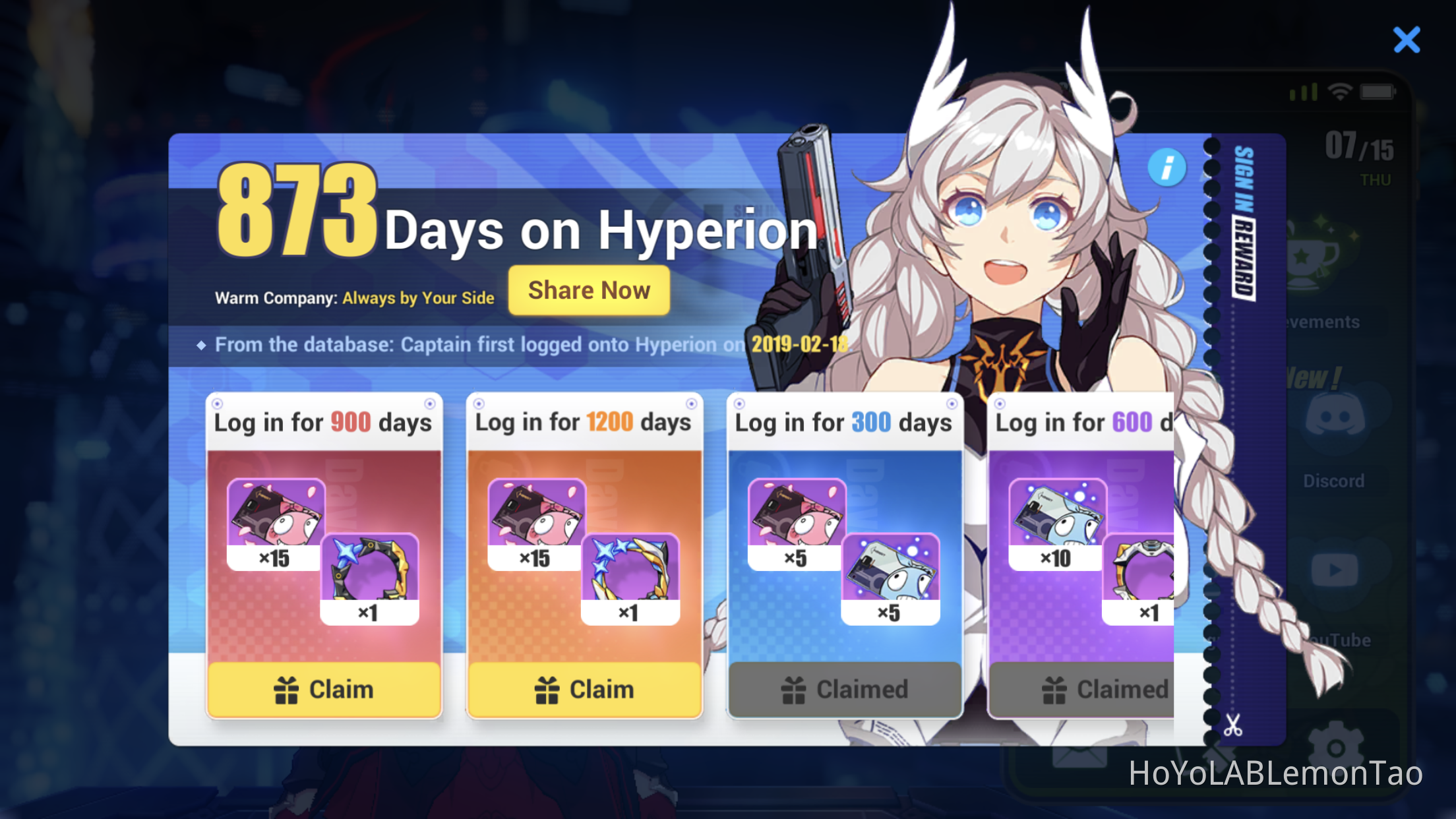Claim the 1200 days login reward

click(584, 689)
